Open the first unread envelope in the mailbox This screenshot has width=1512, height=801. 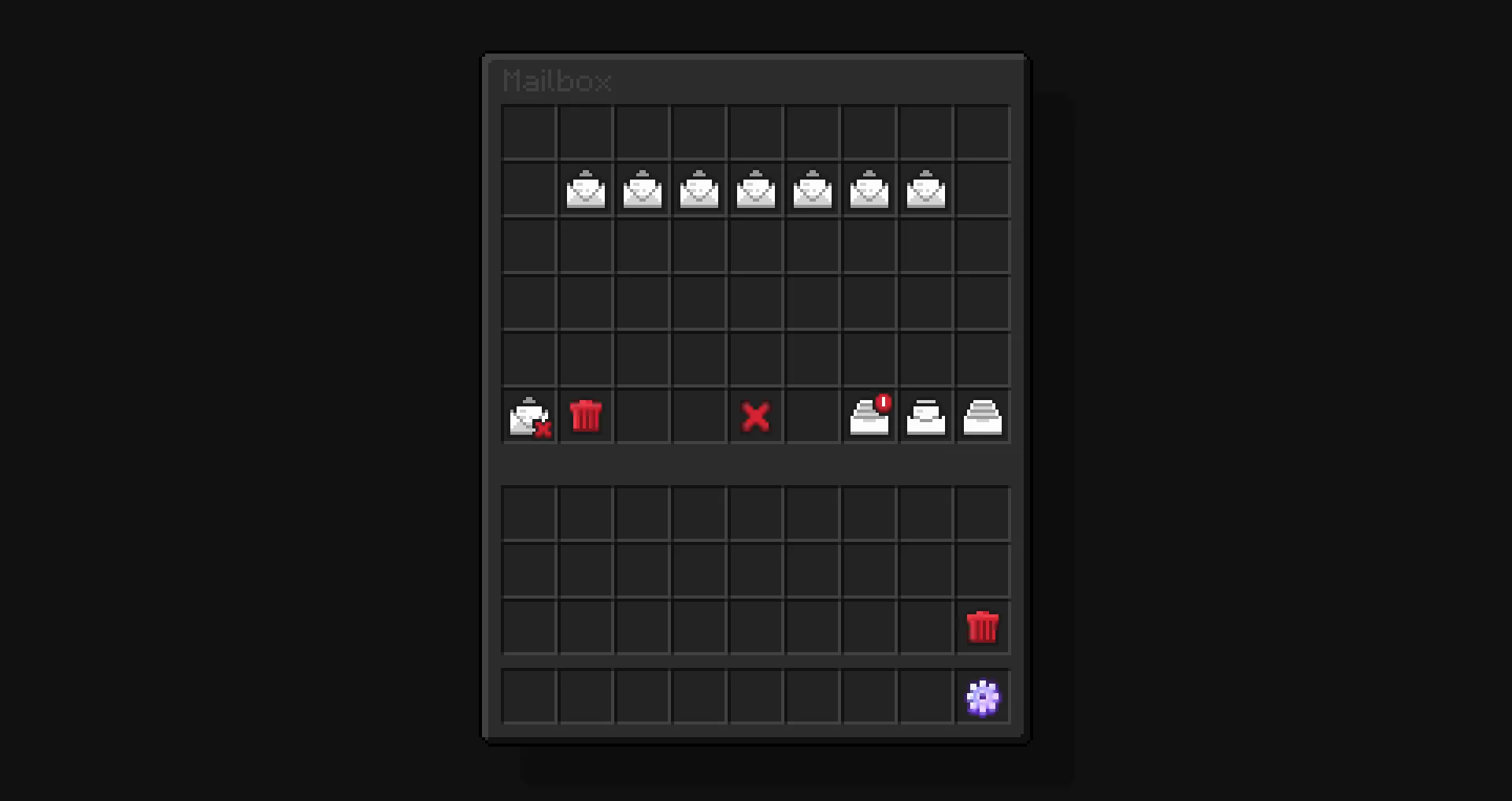pos(586,189)
